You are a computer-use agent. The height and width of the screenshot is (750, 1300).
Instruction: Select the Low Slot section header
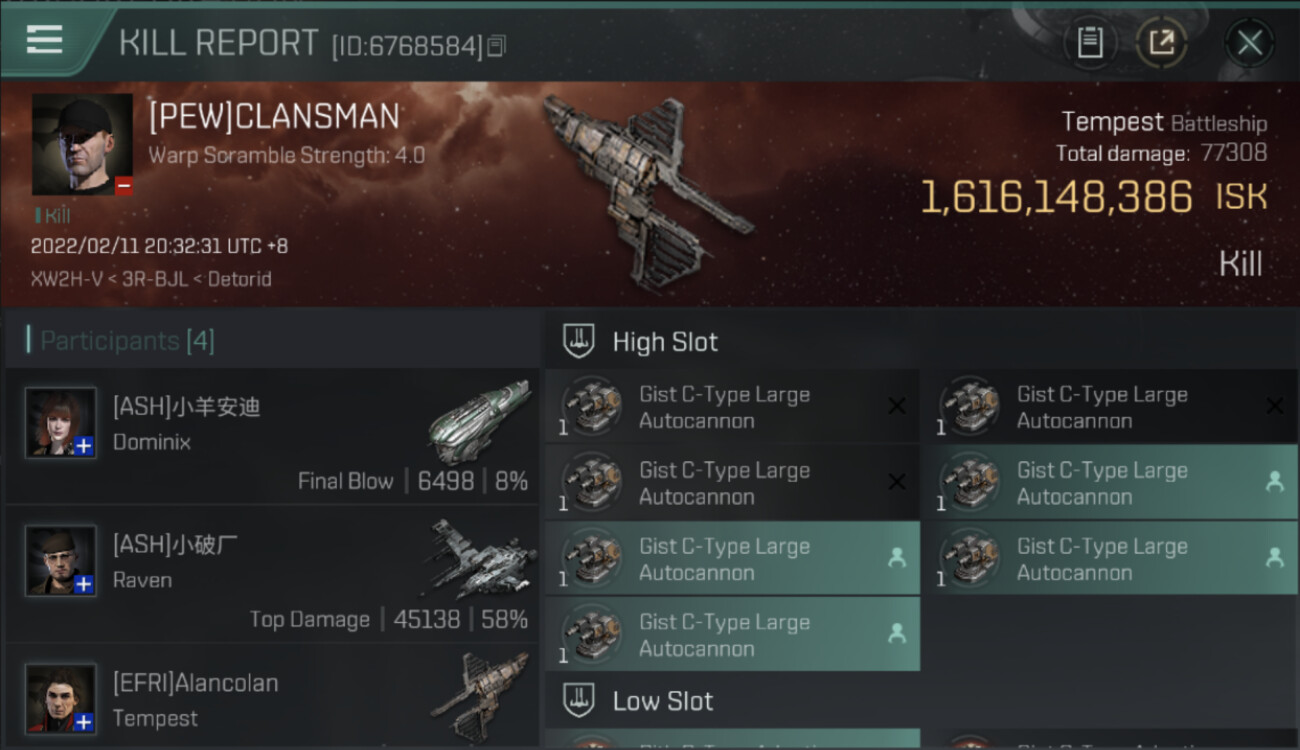662,701
